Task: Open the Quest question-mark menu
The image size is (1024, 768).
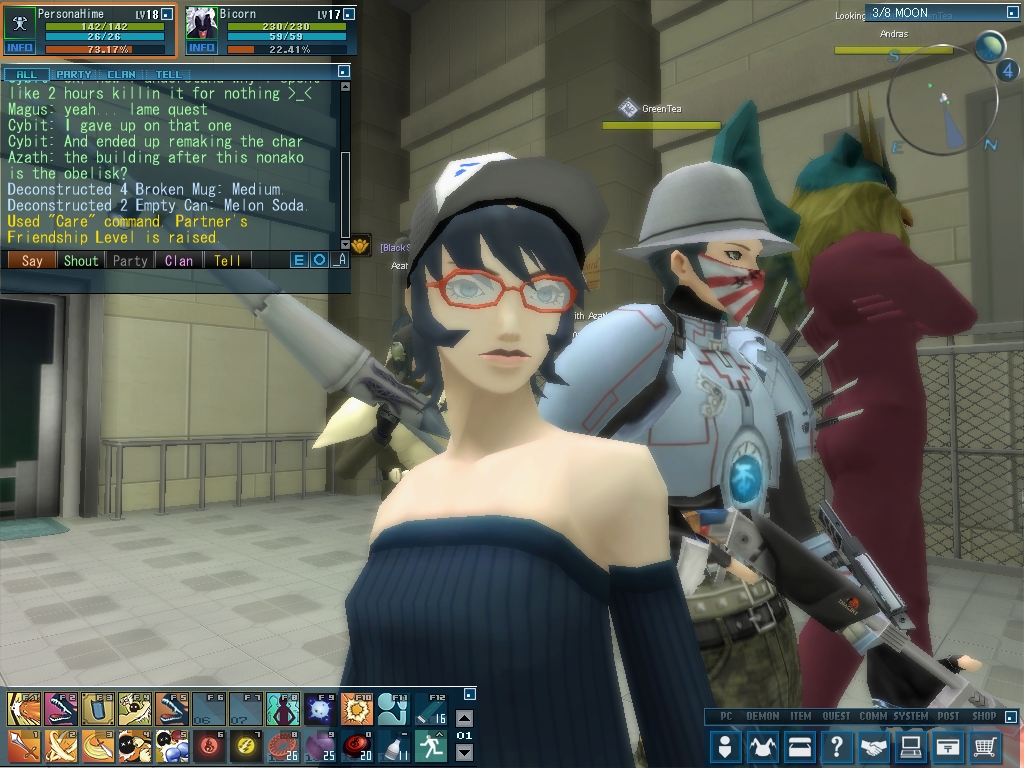Action: 836,746
